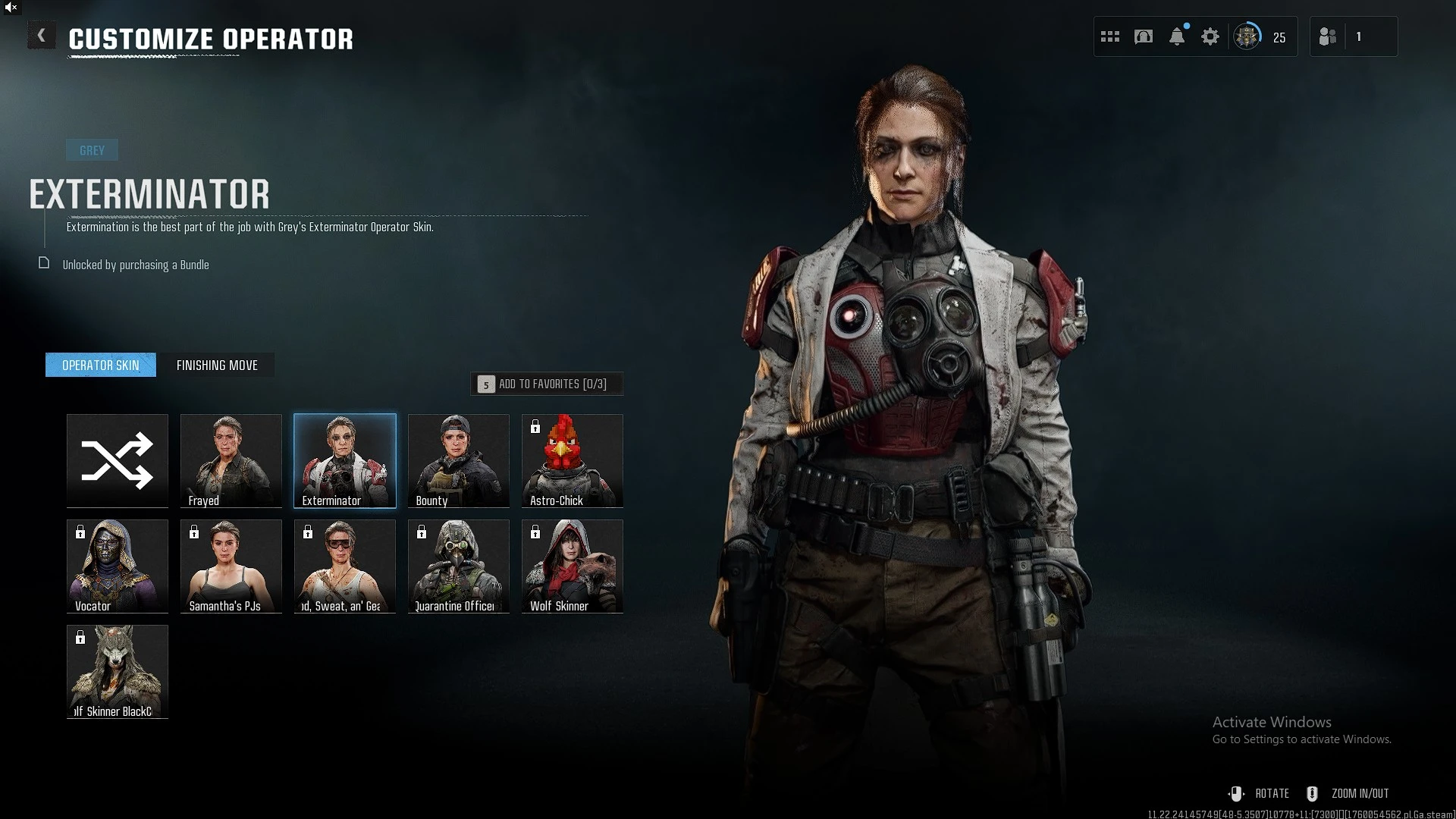The image size is (1456, 819).
Task: Click the muted speaker icon
Action: click(11, 7)
